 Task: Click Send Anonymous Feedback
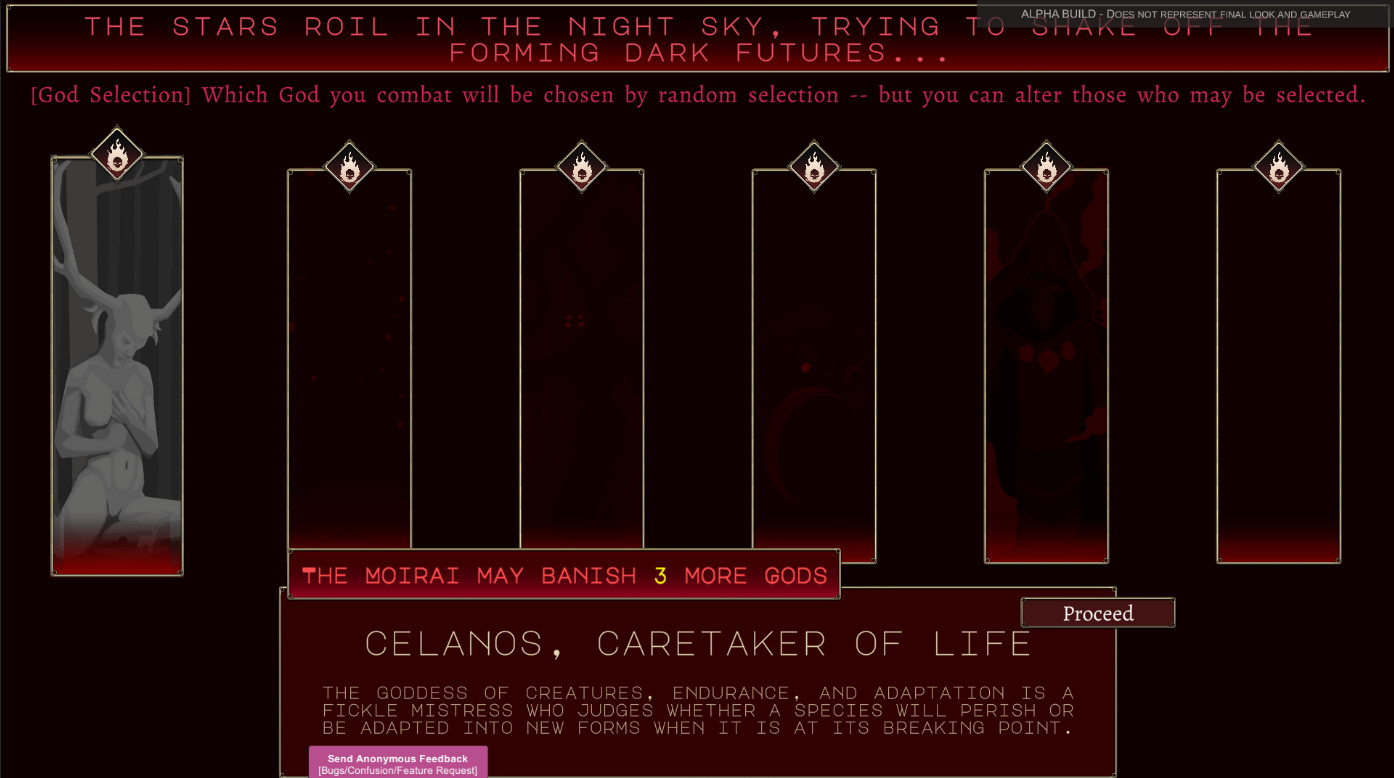(x=397, y=762)
